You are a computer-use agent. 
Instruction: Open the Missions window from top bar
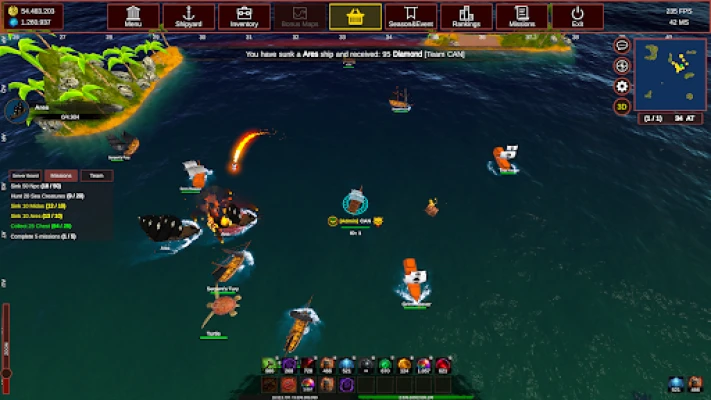click(x=522, y=16)
